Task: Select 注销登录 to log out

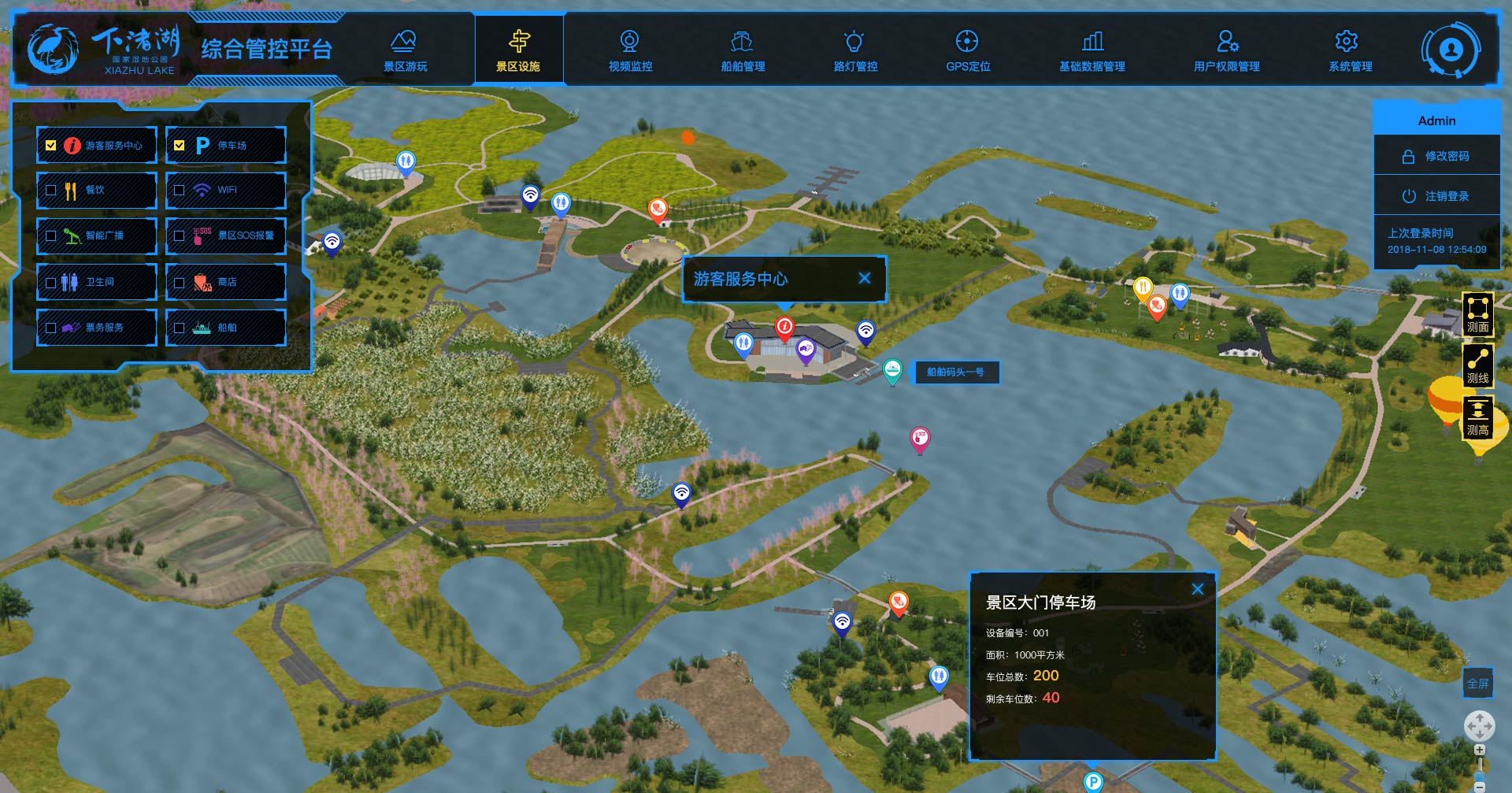Action: click(1437, 196)
